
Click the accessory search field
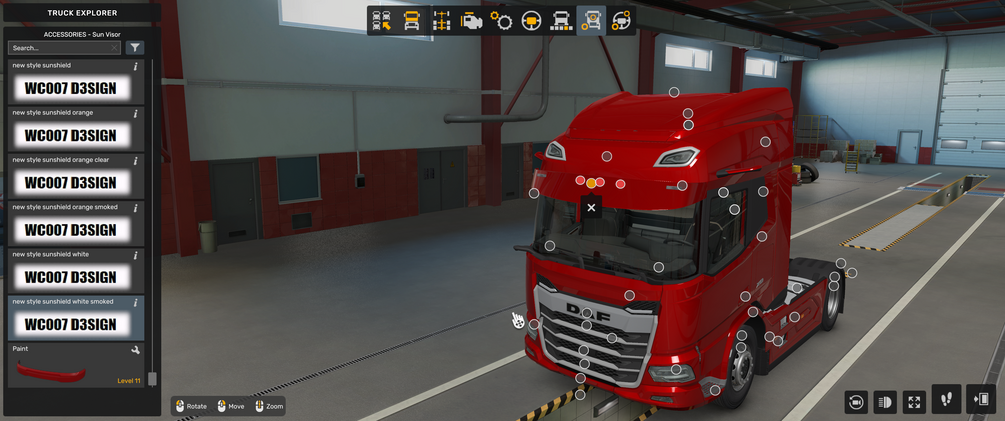[x=64, y=48]
